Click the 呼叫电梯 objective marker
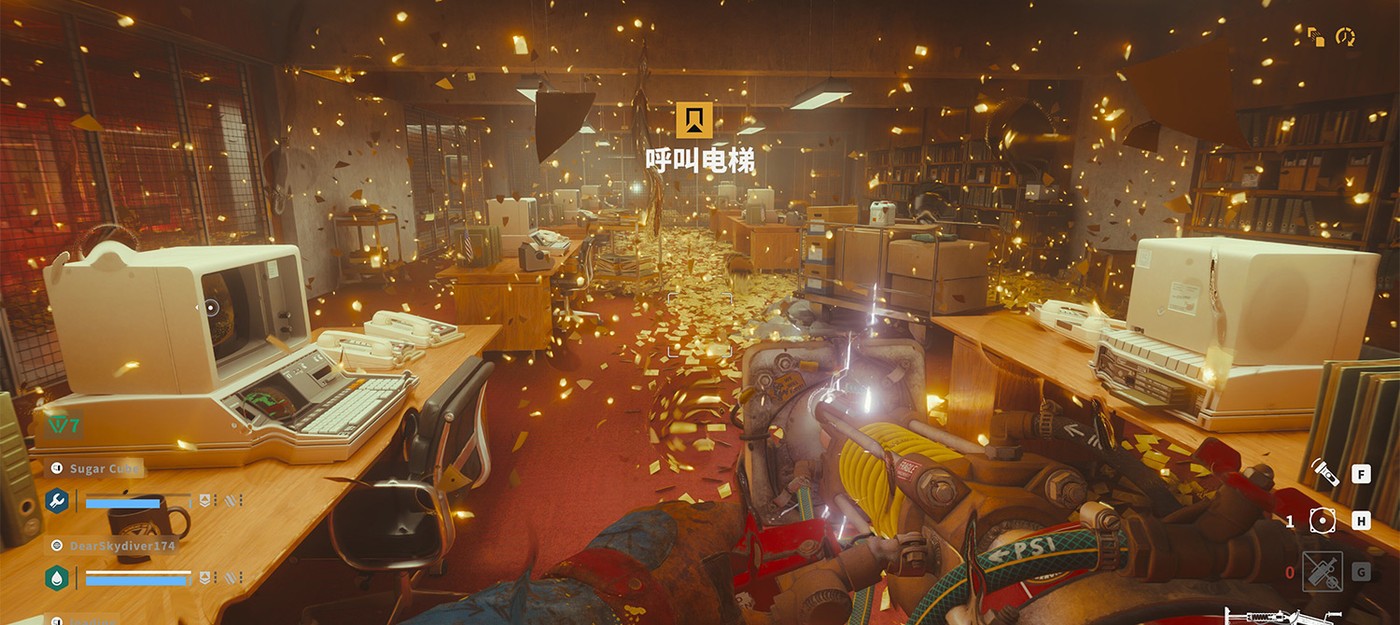This screenshot has height=625, width=1400. (694, 120)
